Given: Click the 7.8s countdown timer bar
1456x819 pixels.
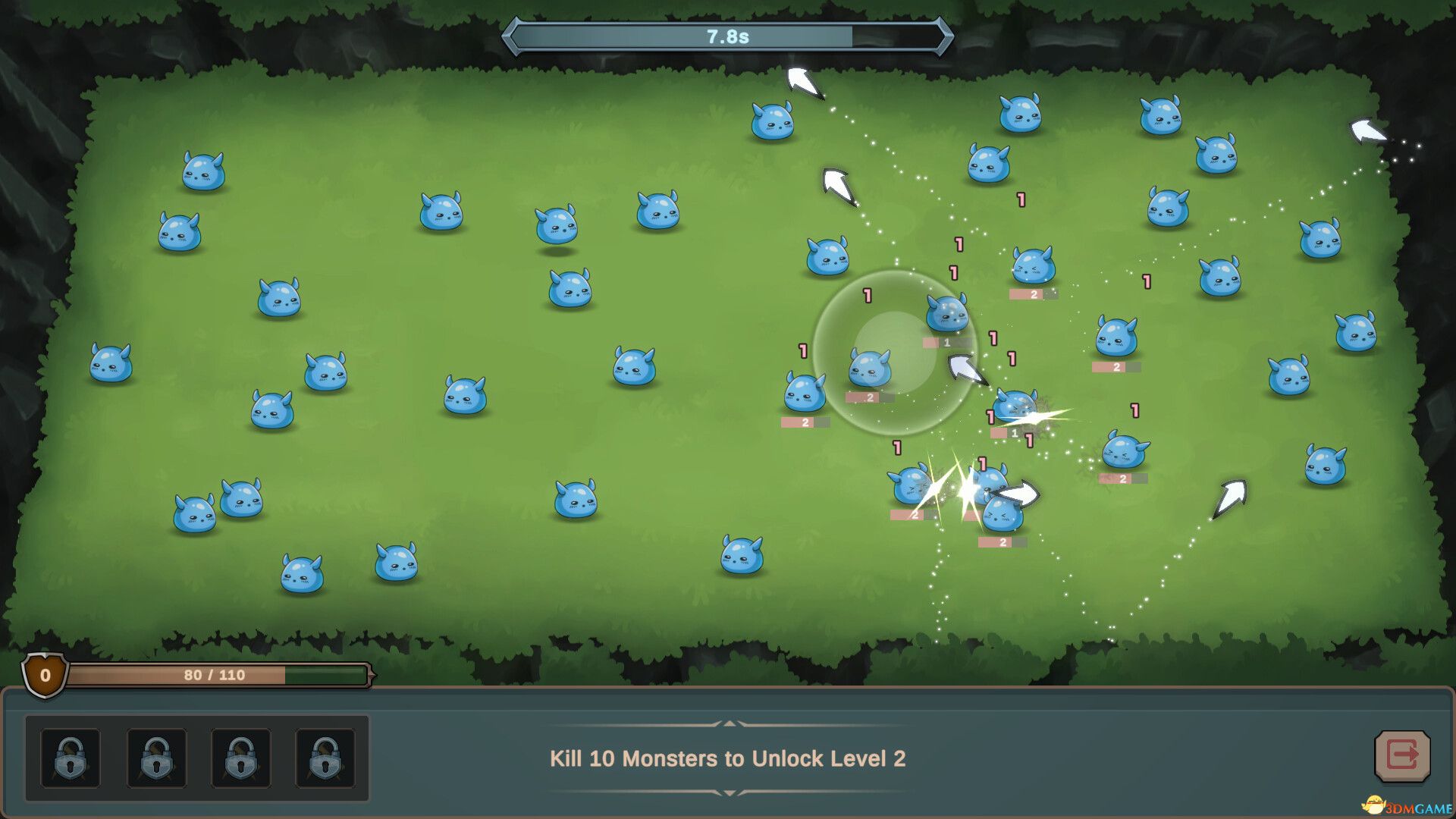Looking at the screenshot, I should tap(726, 34).
